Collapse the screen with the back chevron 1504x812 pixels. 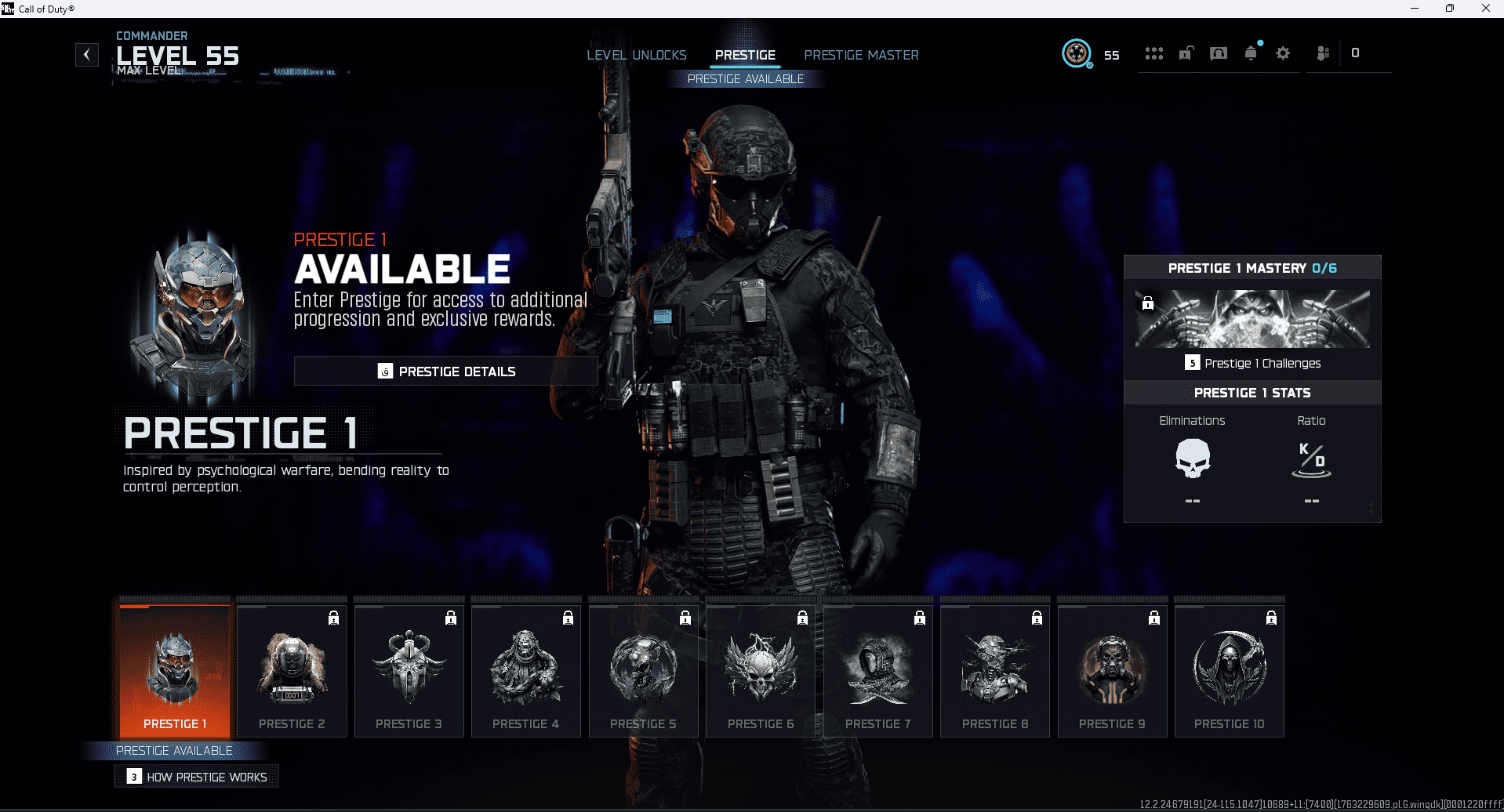click(x=86, y=54)
